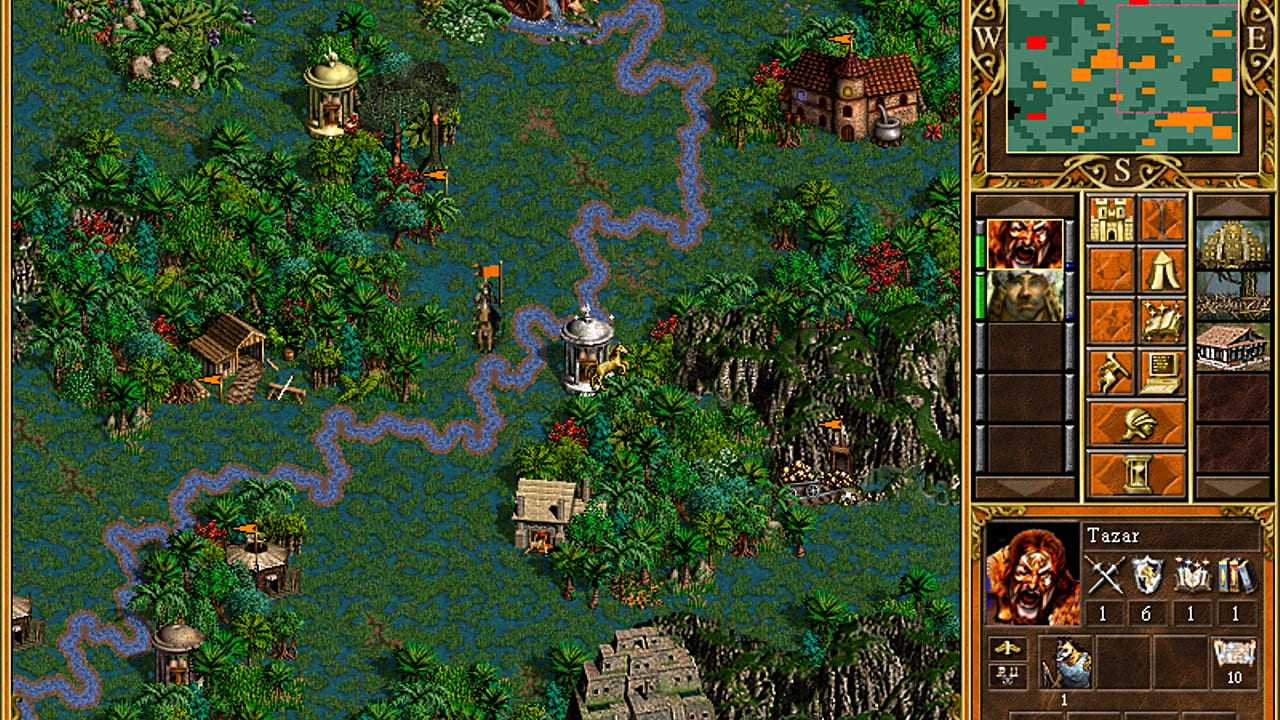Viewport: 1280px width, 720px height.
Task: Select Tazar's portrait in the hero list
Action: (1025, 245)
